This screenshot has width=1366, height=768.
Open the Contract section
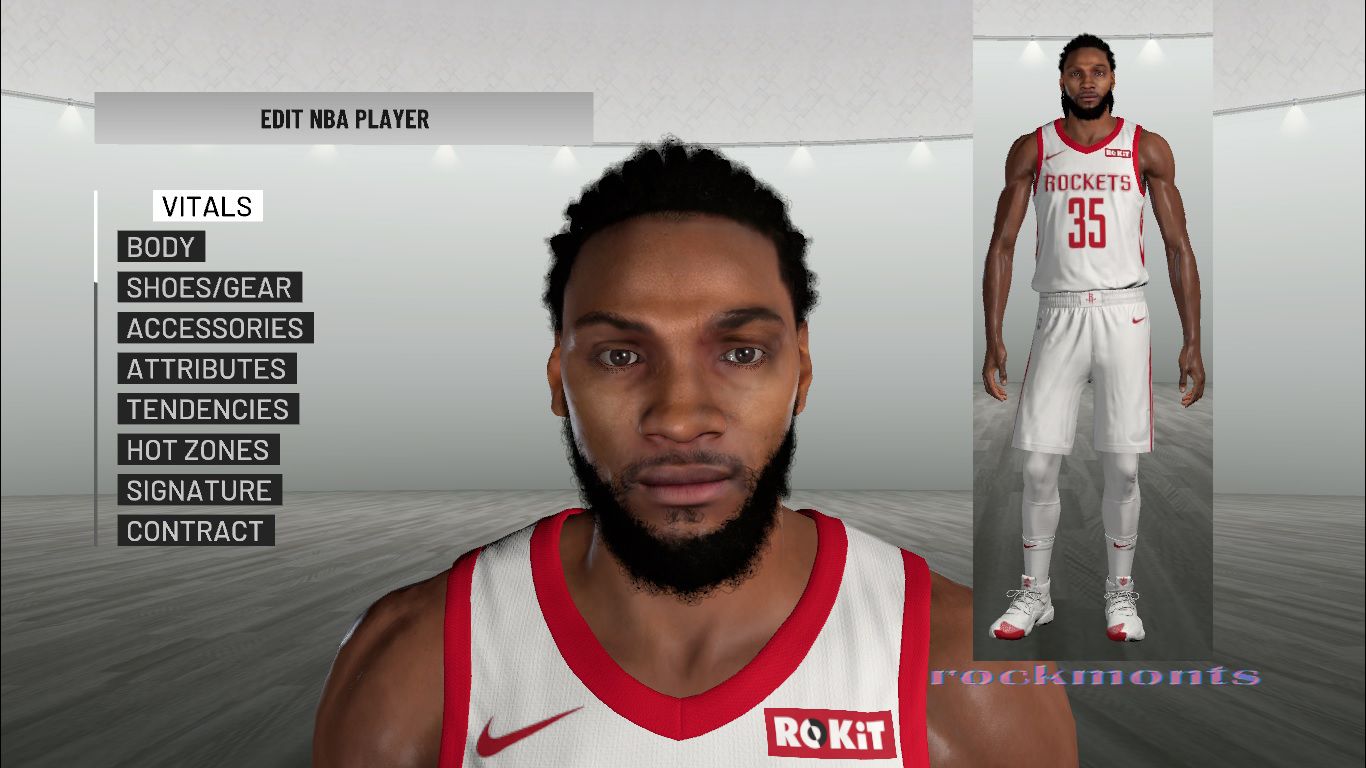195,531
